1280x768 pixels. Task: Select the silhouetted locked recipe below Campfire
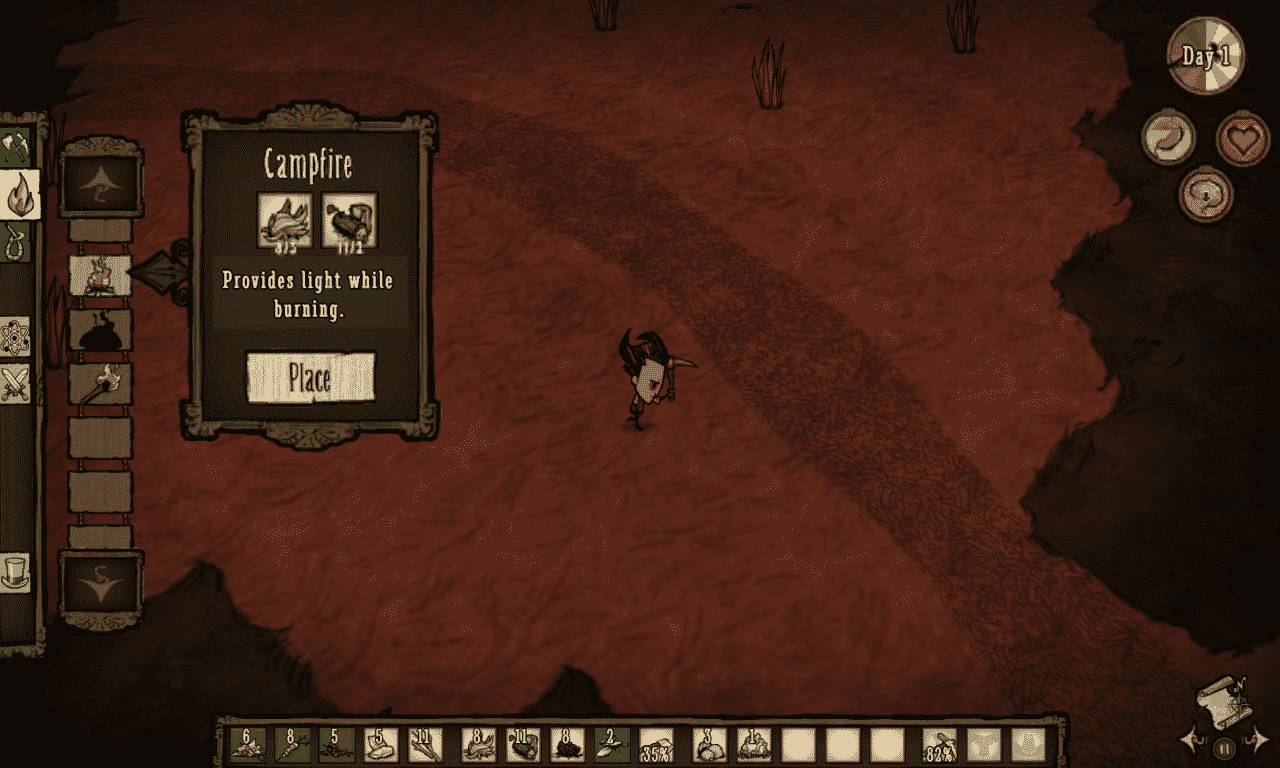coord(100,329)
